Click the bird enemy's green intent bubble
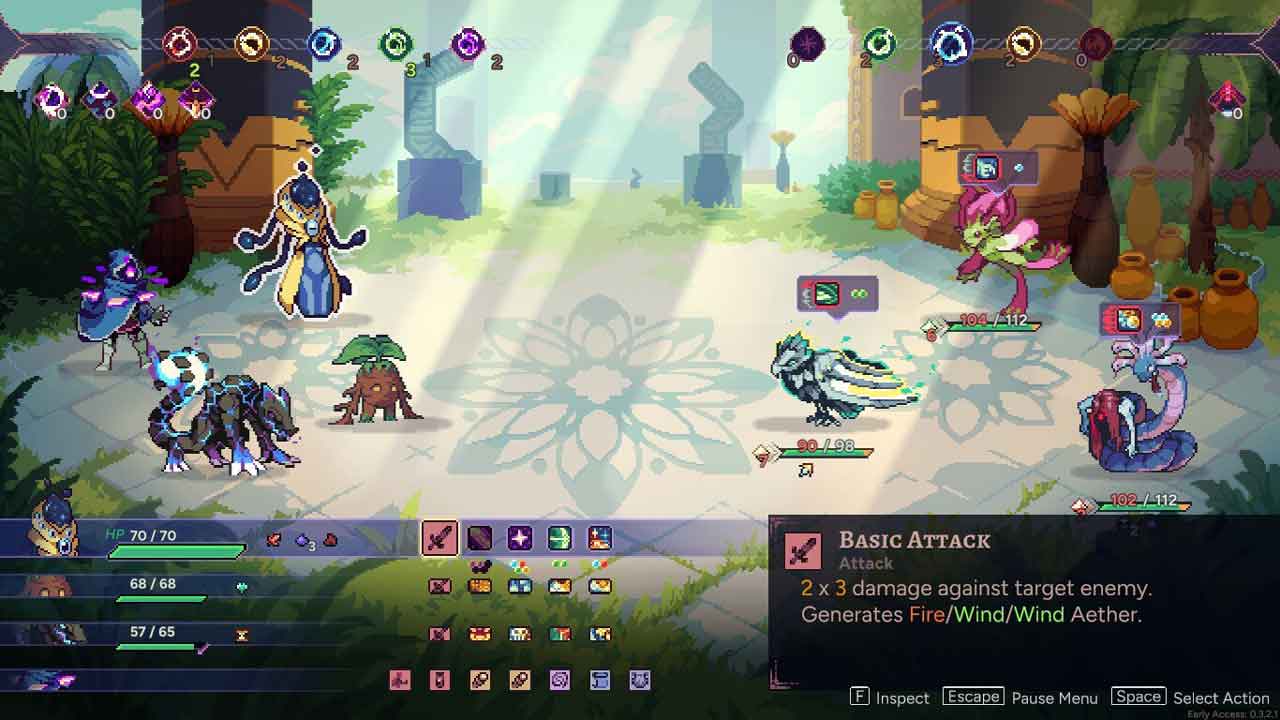This screenshot has width=1280, height=720. pyautogui.click(x=837, y=294)
